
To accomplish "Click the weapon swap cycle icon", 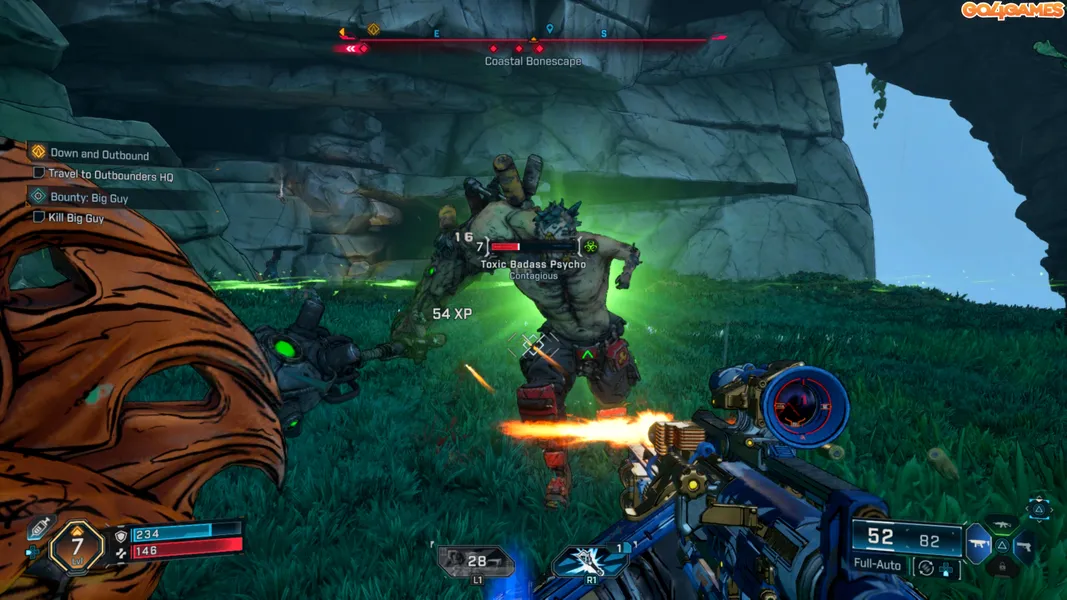I will click(x=927, y=567).
